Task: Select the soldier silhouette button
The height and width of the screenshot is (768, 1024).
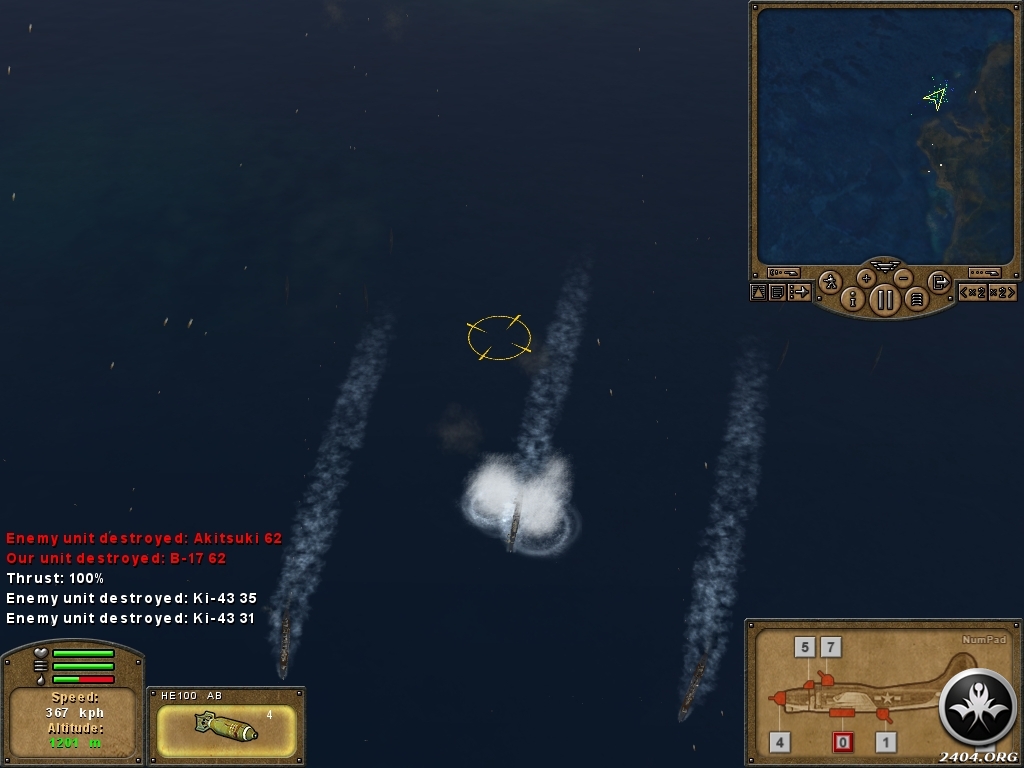Action: pyautogui.click(x=830, y=282)
